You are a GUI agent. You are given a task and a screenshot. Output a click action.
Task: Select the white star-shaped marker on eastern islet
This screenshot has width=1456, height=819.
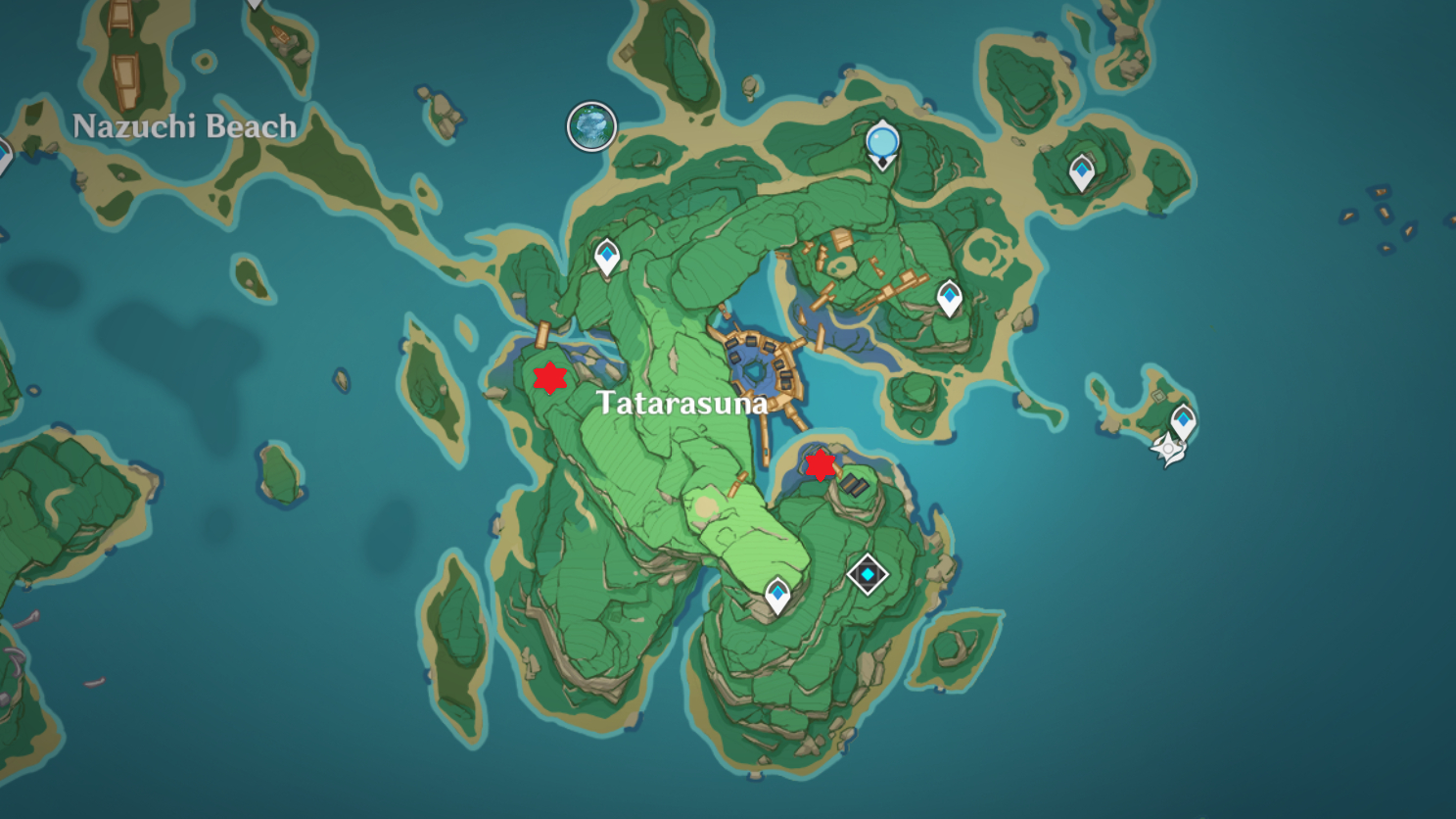1167,450
